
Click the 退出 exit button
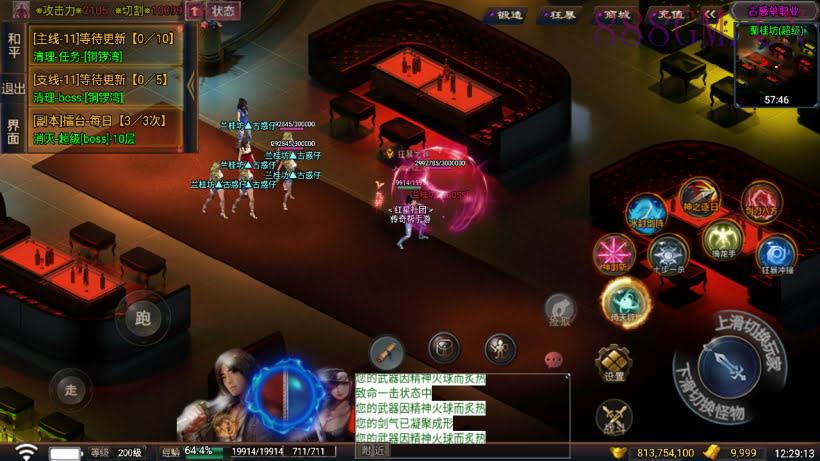[13, 88]
